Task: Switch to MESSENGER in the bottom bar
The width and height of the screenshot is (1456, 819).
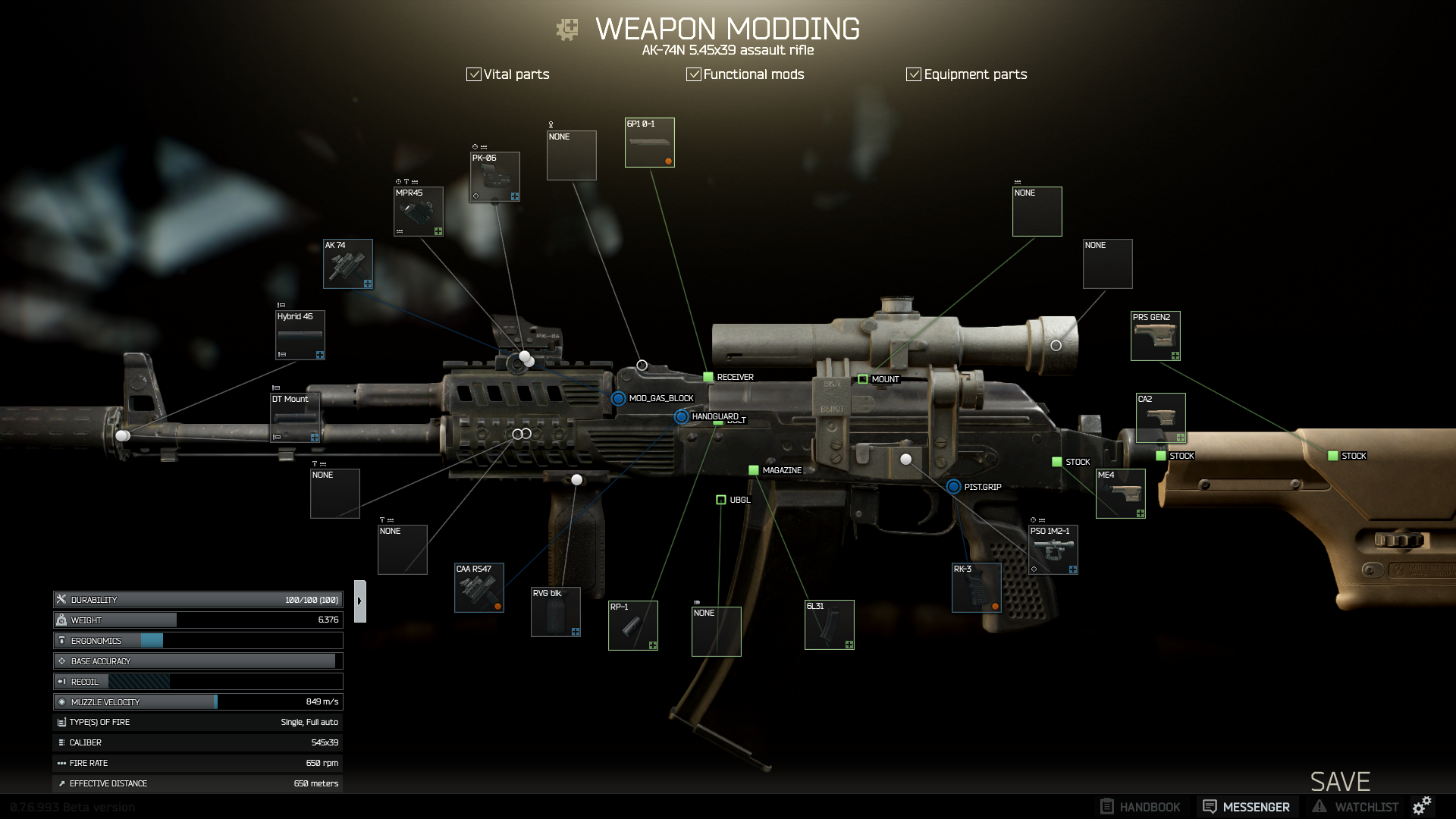Action: click(1246, 806)
